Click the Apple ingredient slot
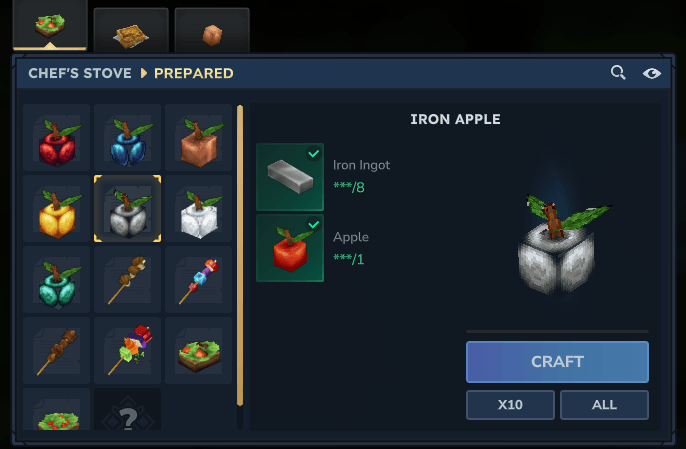 290,248
